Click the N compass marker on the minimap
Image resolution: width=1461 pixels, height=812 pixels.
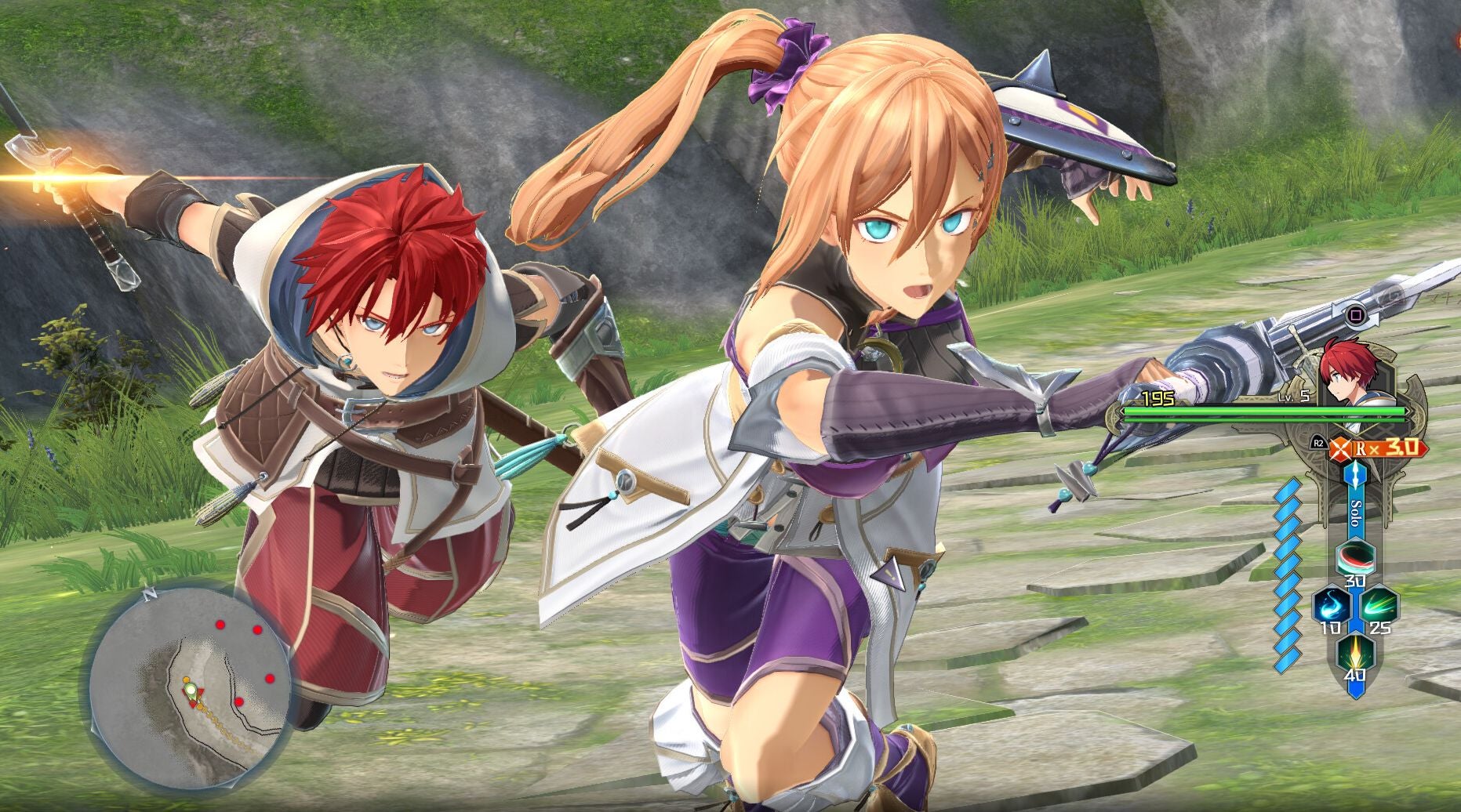[x=150, y=593]
